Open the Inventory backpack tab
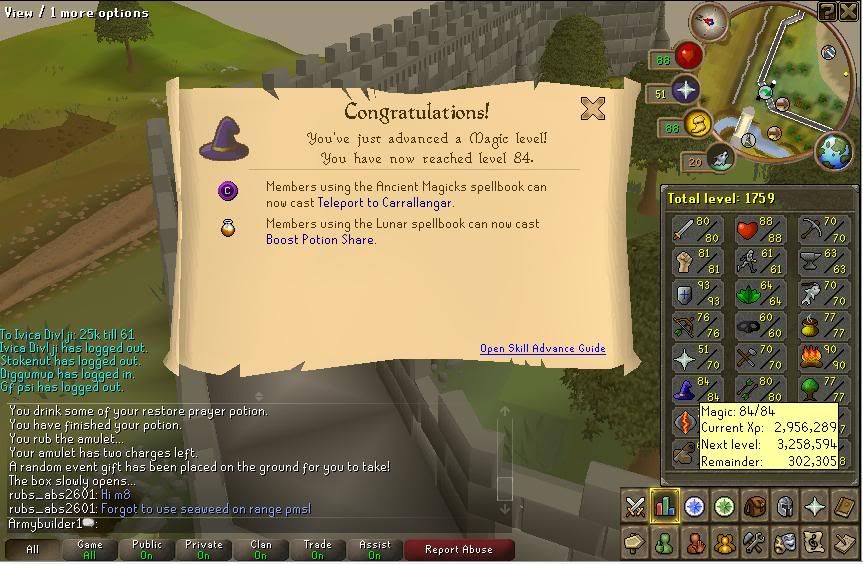 (756, 506)
